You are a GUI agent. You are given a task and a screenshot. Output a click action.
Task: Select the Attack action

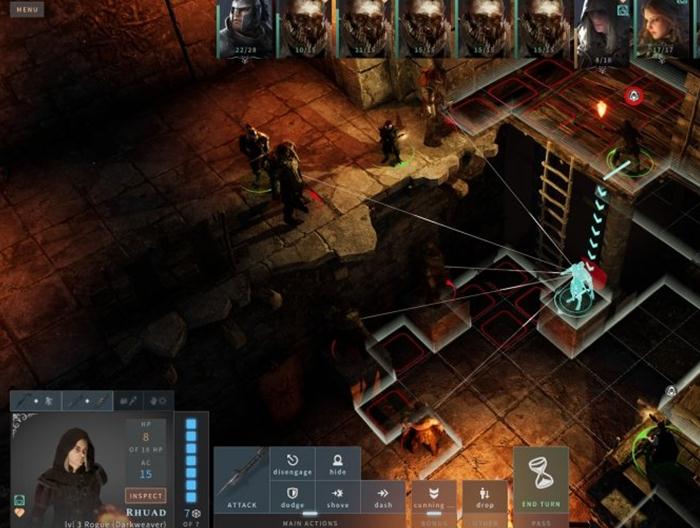[241, 480]
